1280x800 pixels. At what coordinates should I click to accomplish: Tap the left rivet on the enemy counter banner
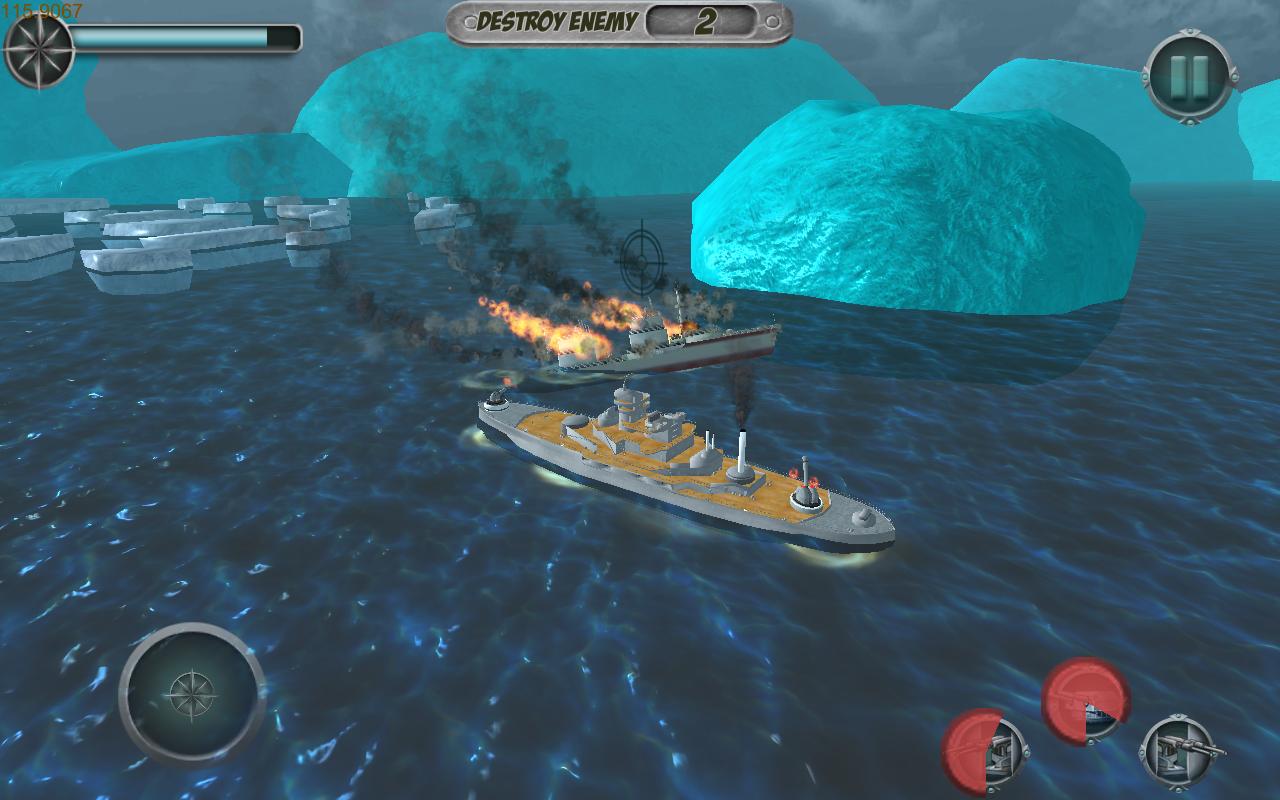468,20
